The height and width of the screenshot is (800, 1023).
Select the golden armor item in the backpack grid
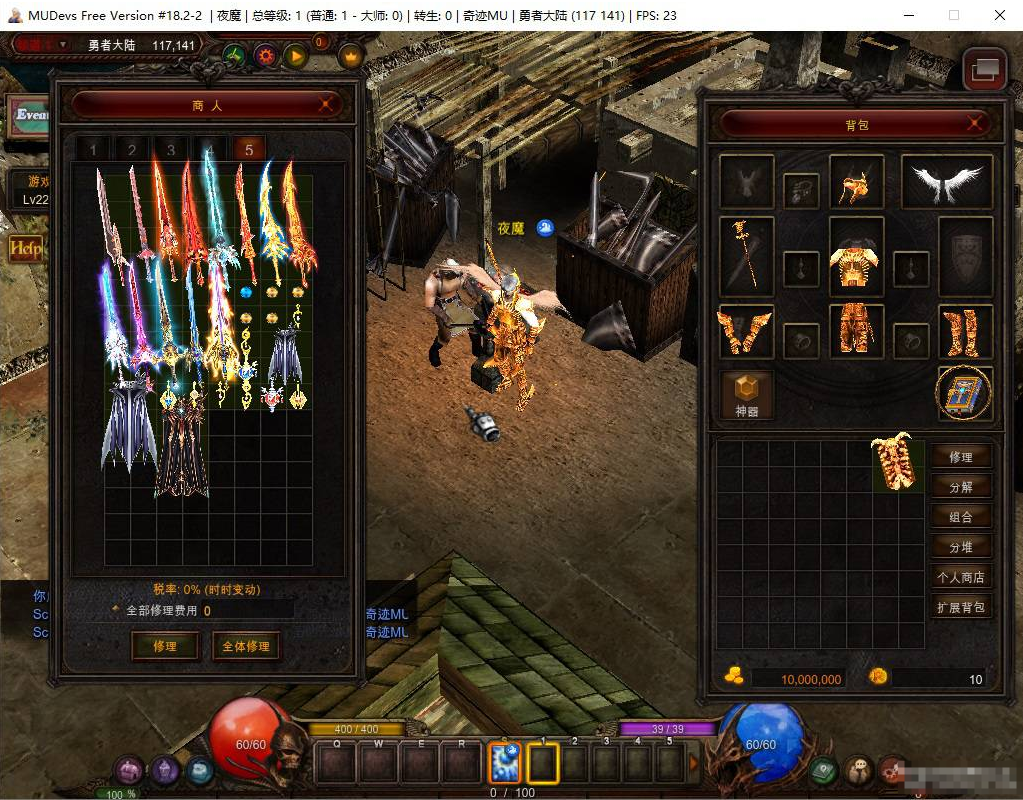point(897,464)
